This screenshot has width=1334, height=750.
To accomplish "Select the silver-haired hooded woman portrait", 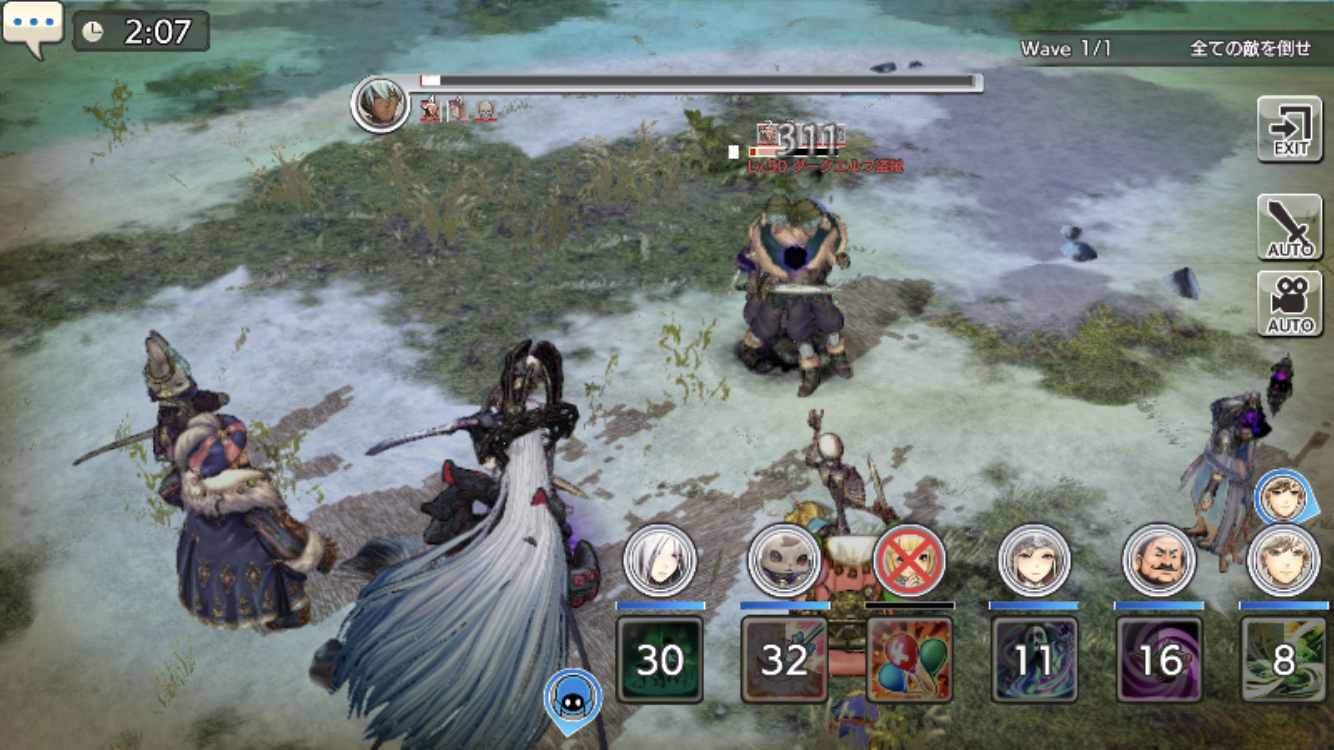I will (1034, 560).
